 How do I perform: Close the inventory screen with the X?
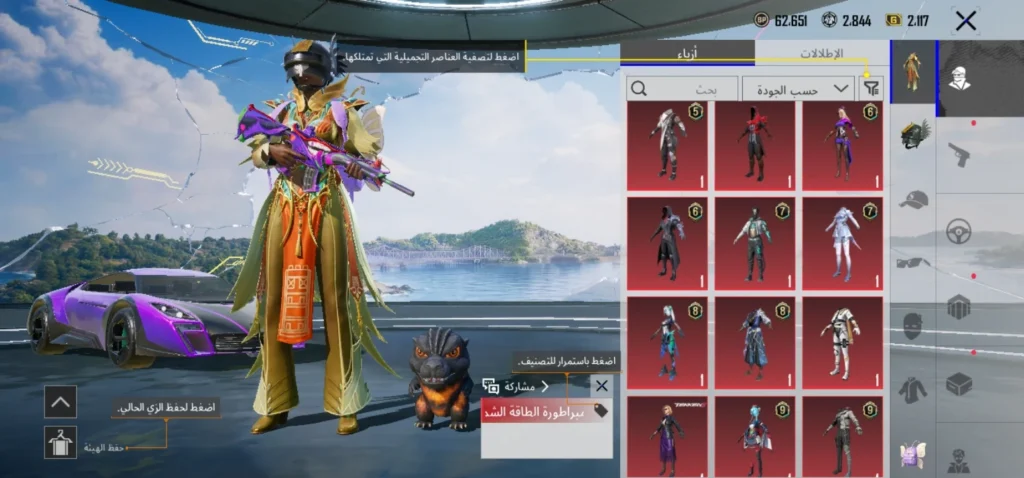point(965,20)
